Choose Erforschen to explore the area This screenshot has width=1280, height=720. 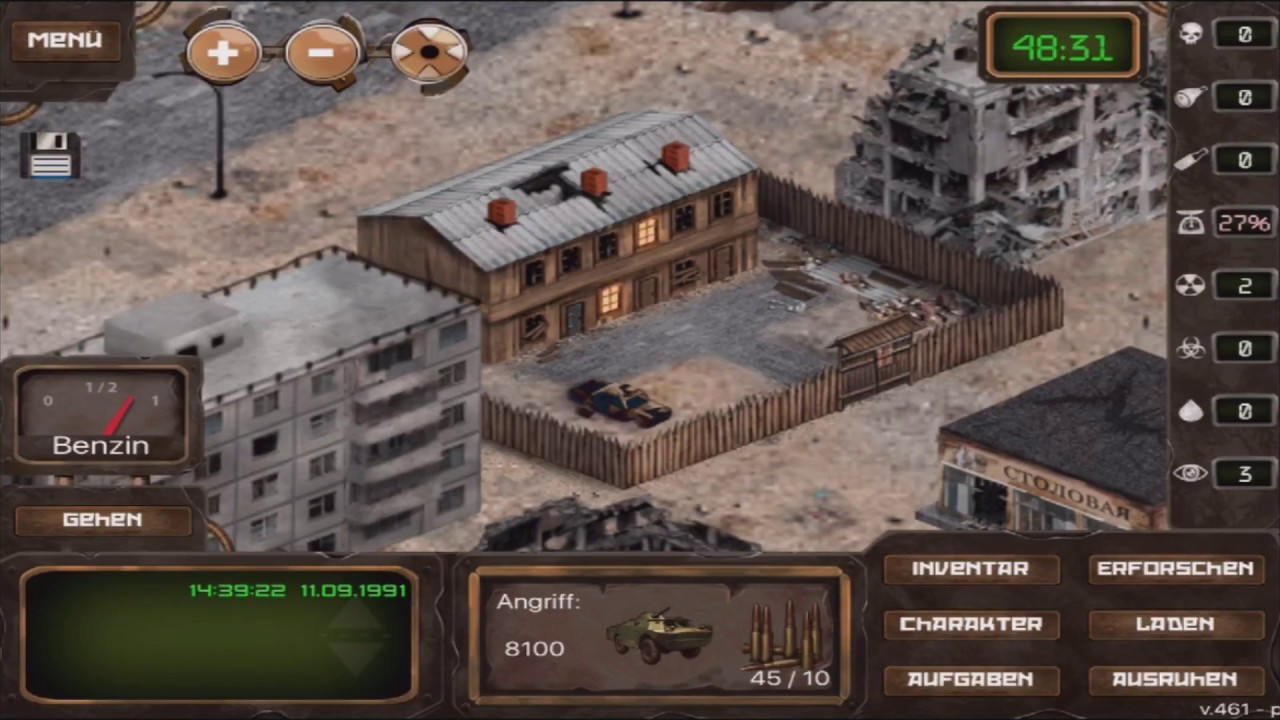1175,569
